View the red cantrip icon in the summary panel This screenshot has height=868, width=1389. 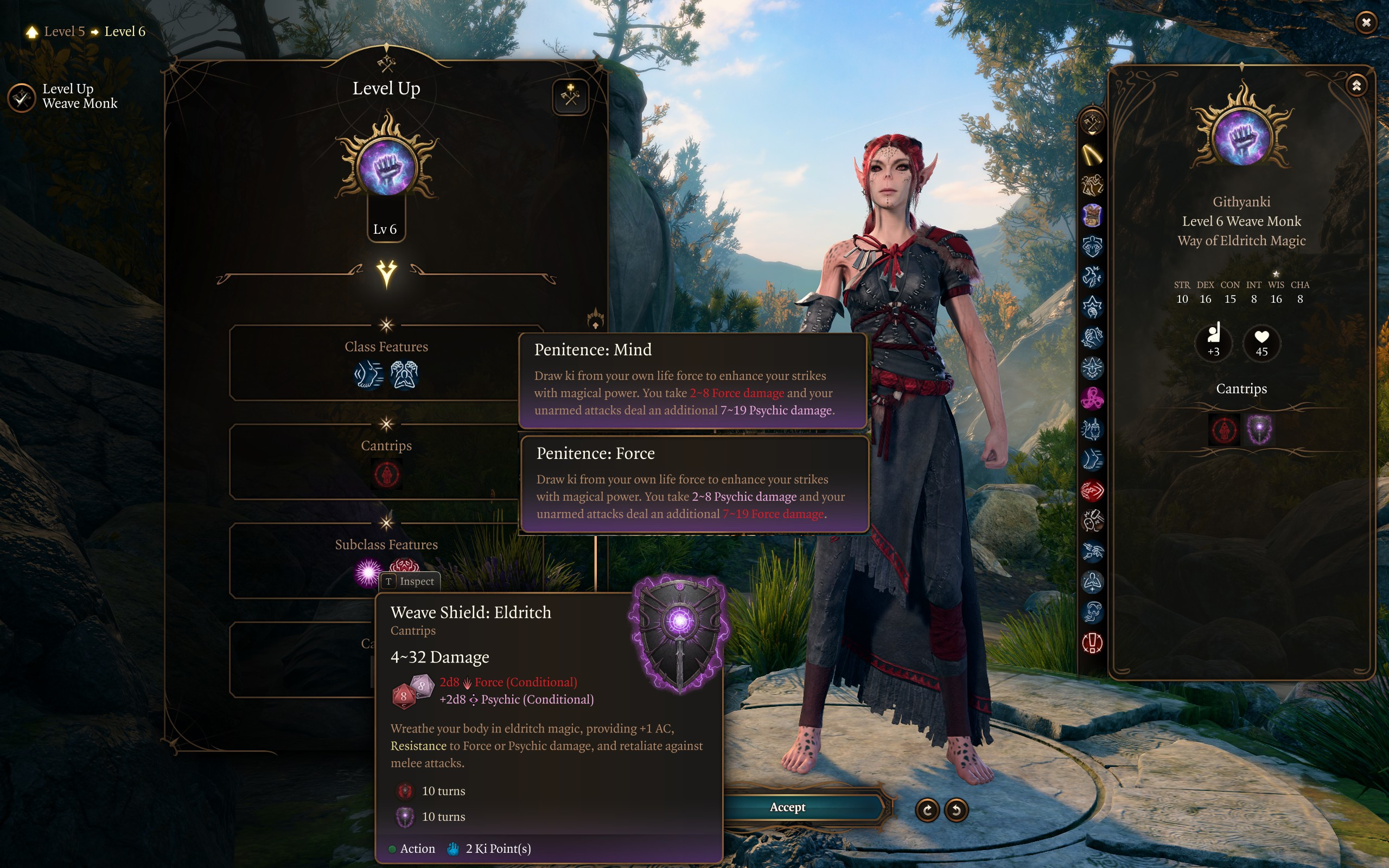coord(1224,430)
